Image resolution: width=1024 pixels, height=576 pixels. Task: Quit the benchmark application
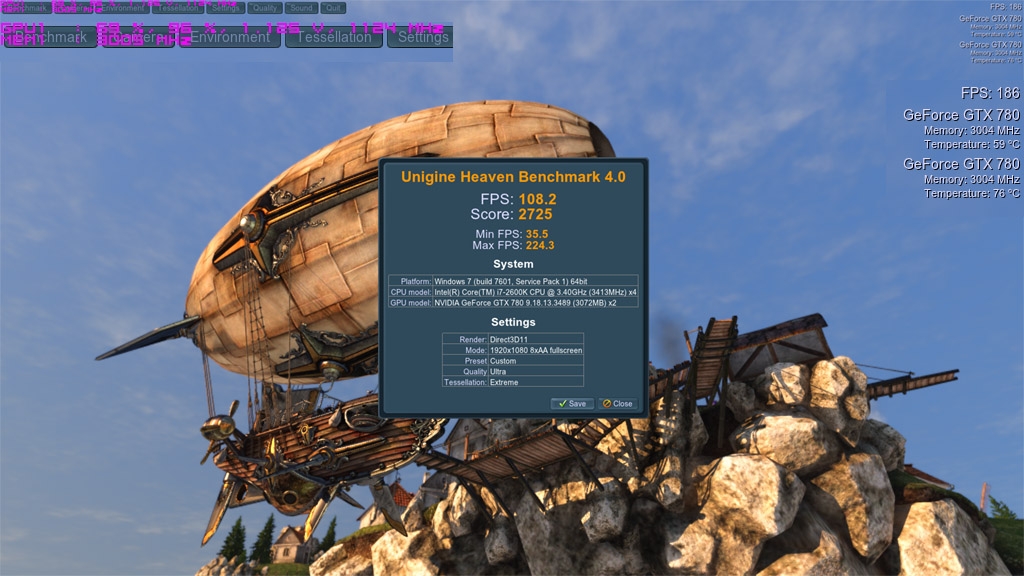tap(333, 8)
